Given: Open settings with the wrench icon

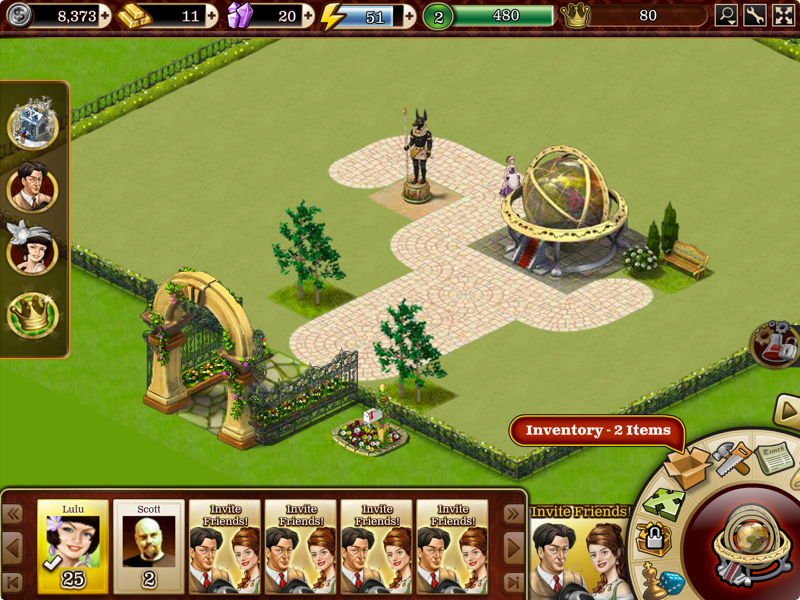Looking at the screenshot, I should (755, 16).
